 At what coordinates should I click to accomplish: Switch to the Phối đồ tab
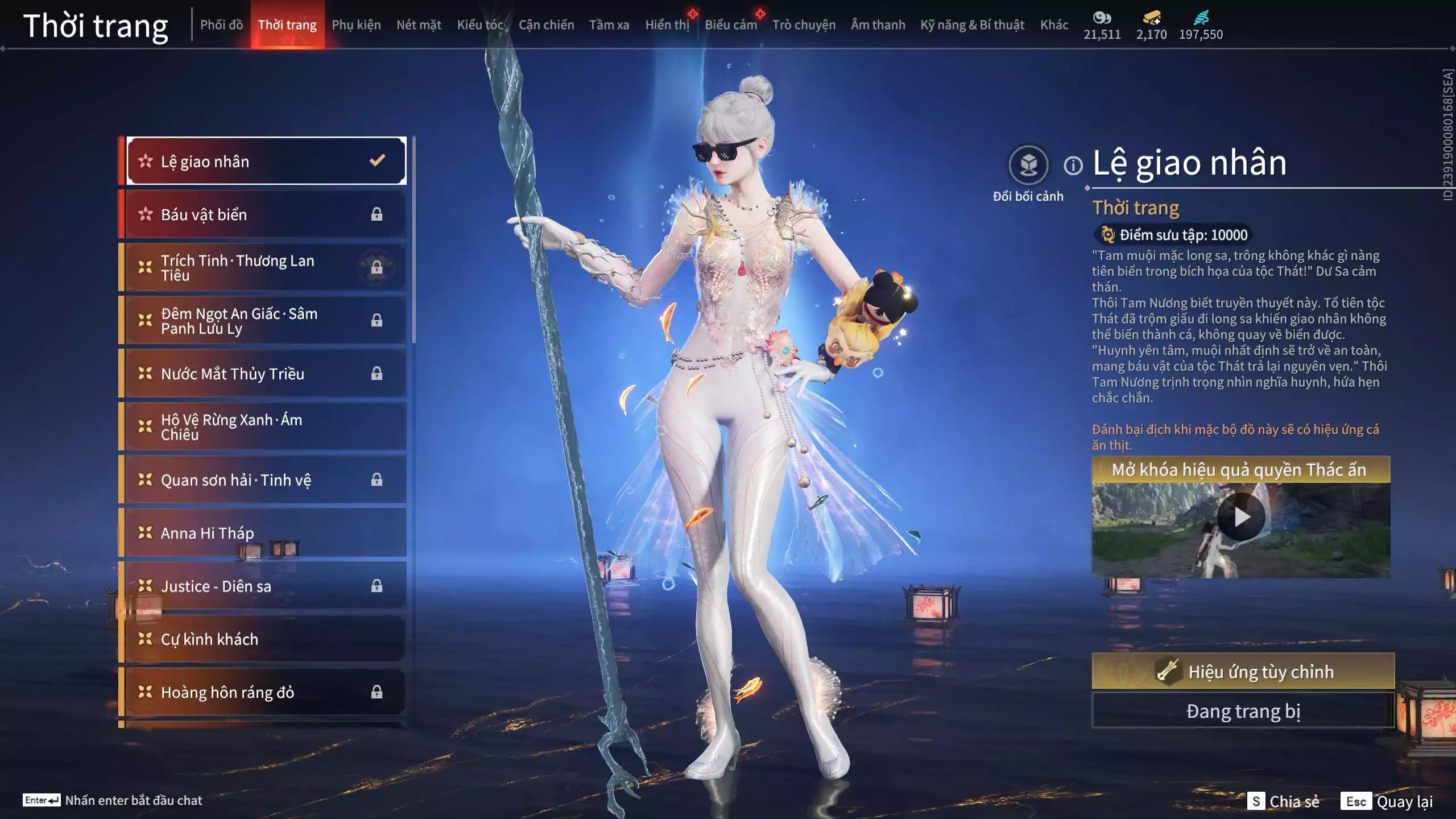(x=221, y=25)
